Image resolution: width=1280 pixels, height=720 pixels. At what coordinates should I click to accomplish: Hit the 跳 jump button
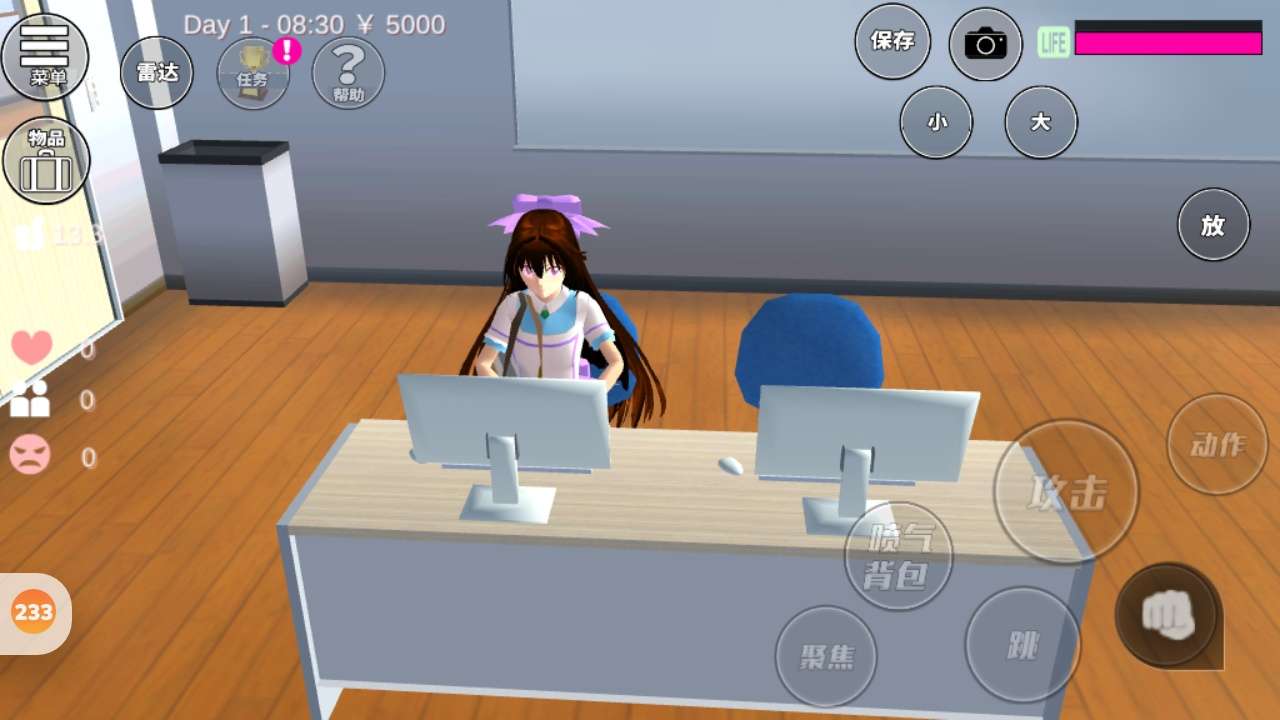coord(1023,645)
